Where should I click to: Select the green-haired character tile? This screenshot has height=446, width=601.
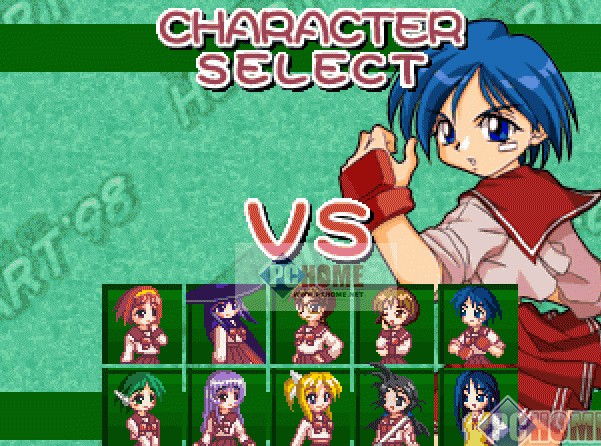[142, 407]
